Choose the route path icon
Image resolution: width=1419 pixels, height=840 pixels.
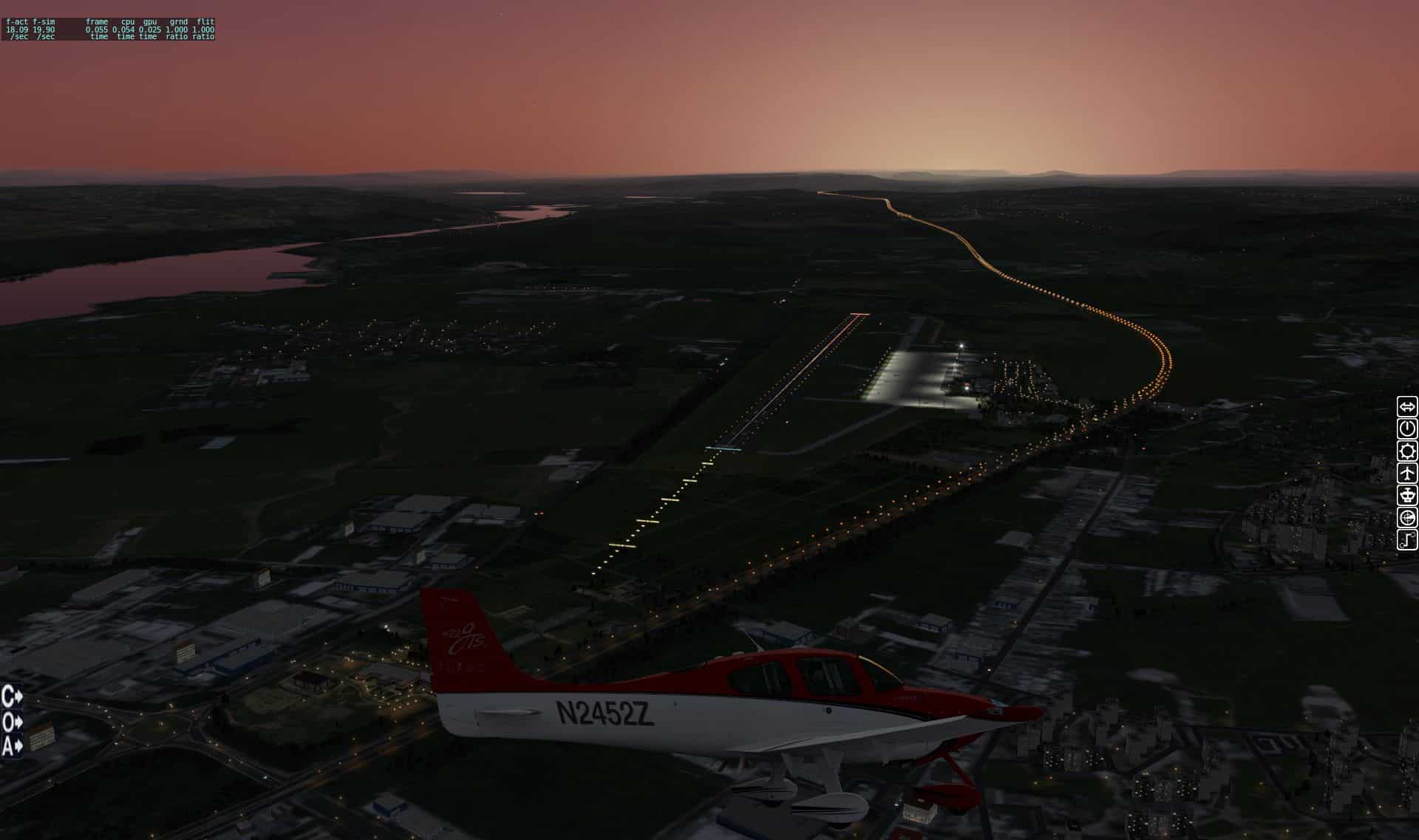click(1407, 539)
